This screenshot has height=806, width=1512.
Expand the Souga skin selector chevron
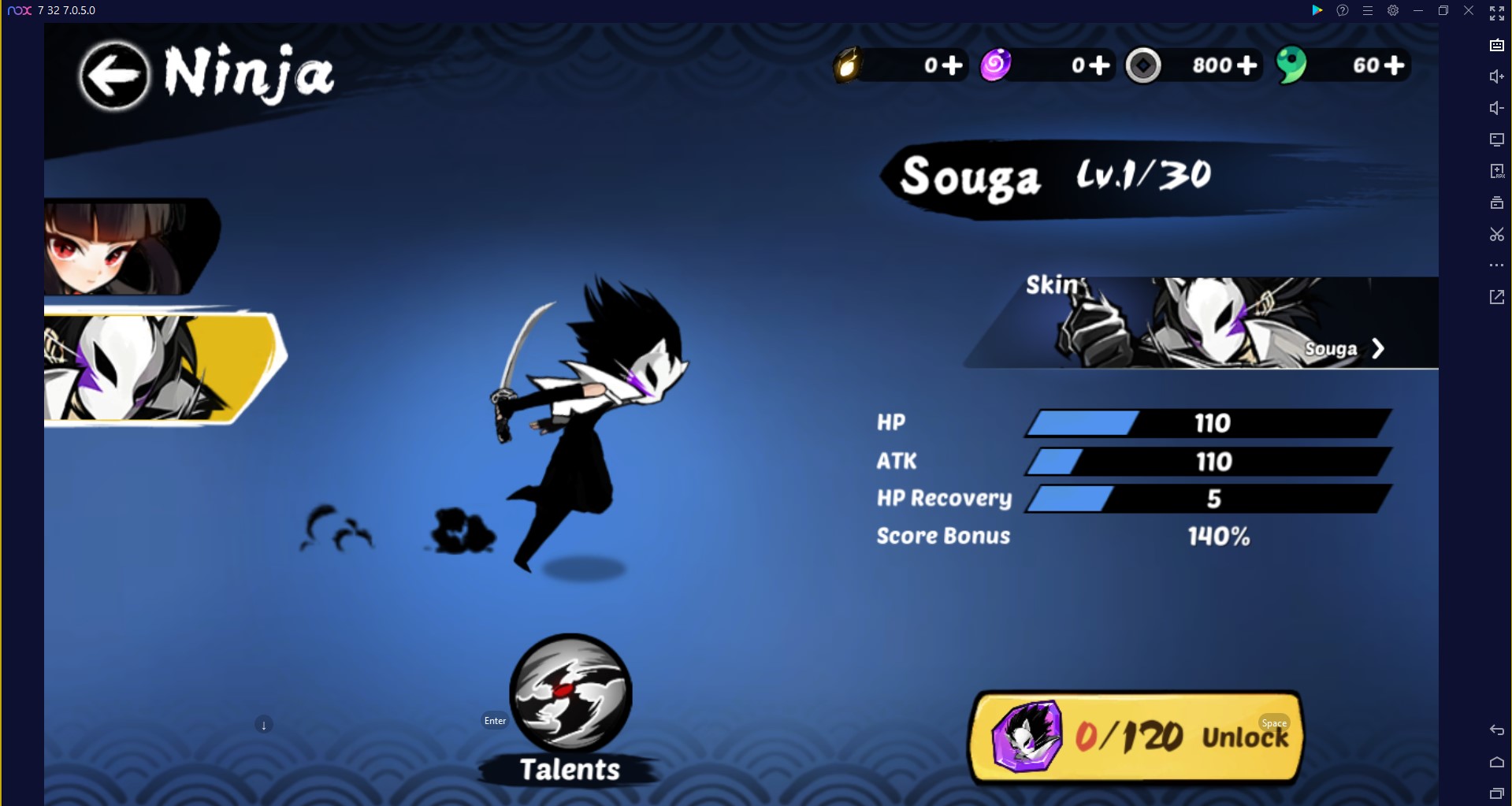tap(1380, 348)
